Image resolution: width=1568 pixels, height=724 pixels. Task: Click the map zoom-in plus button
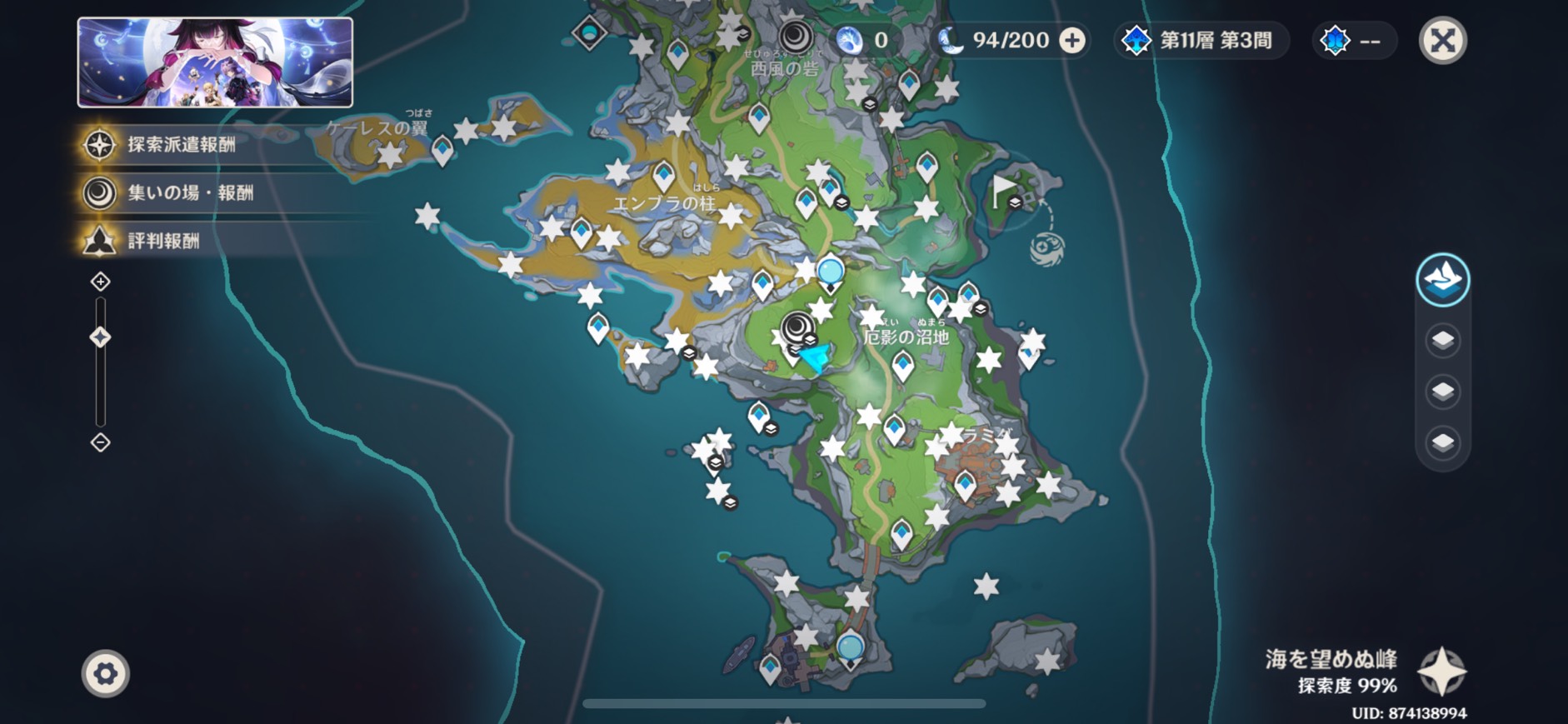[100, 282]
